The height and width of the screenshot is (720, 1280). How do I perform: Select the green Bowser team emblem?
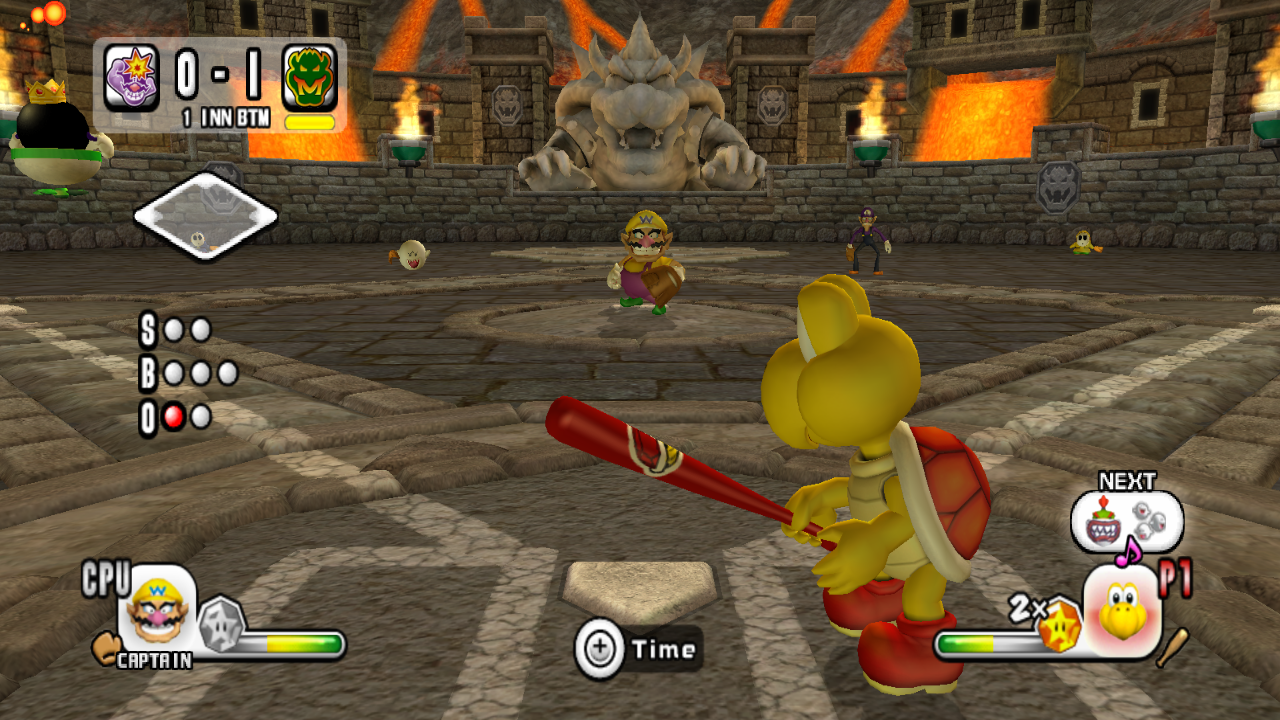pyautogui.click(x=309, y=77)
